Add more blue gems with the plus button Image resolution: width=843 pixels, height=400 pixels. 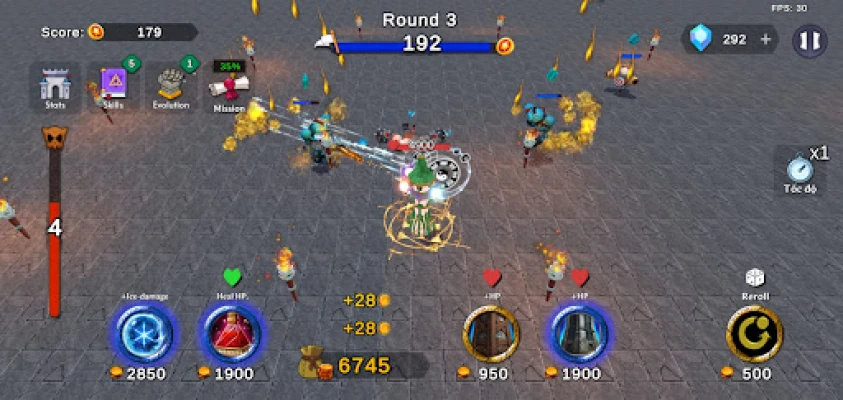pos(767,40)
